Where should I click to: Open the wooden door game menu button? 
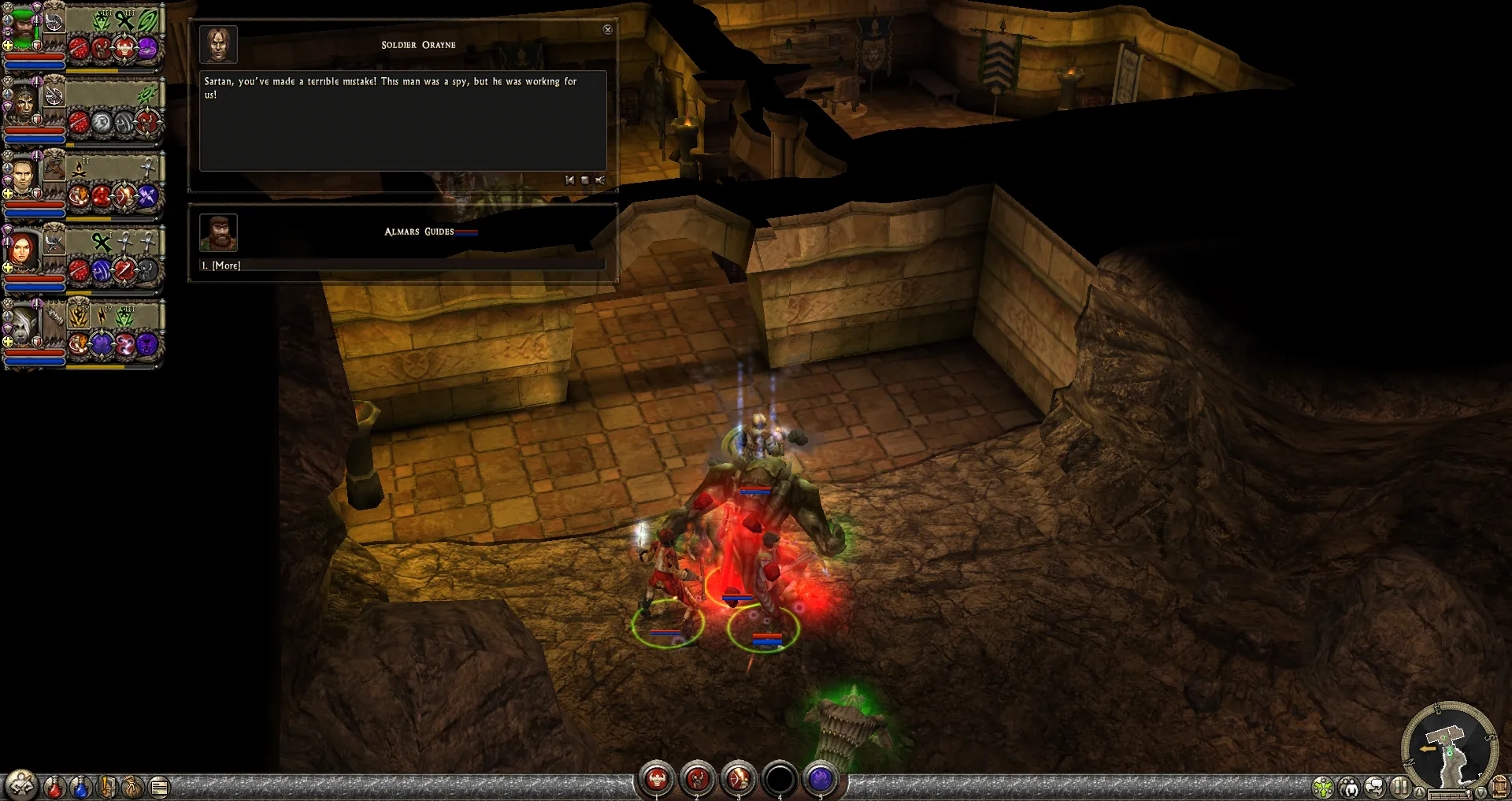(x=1501, y=786)
